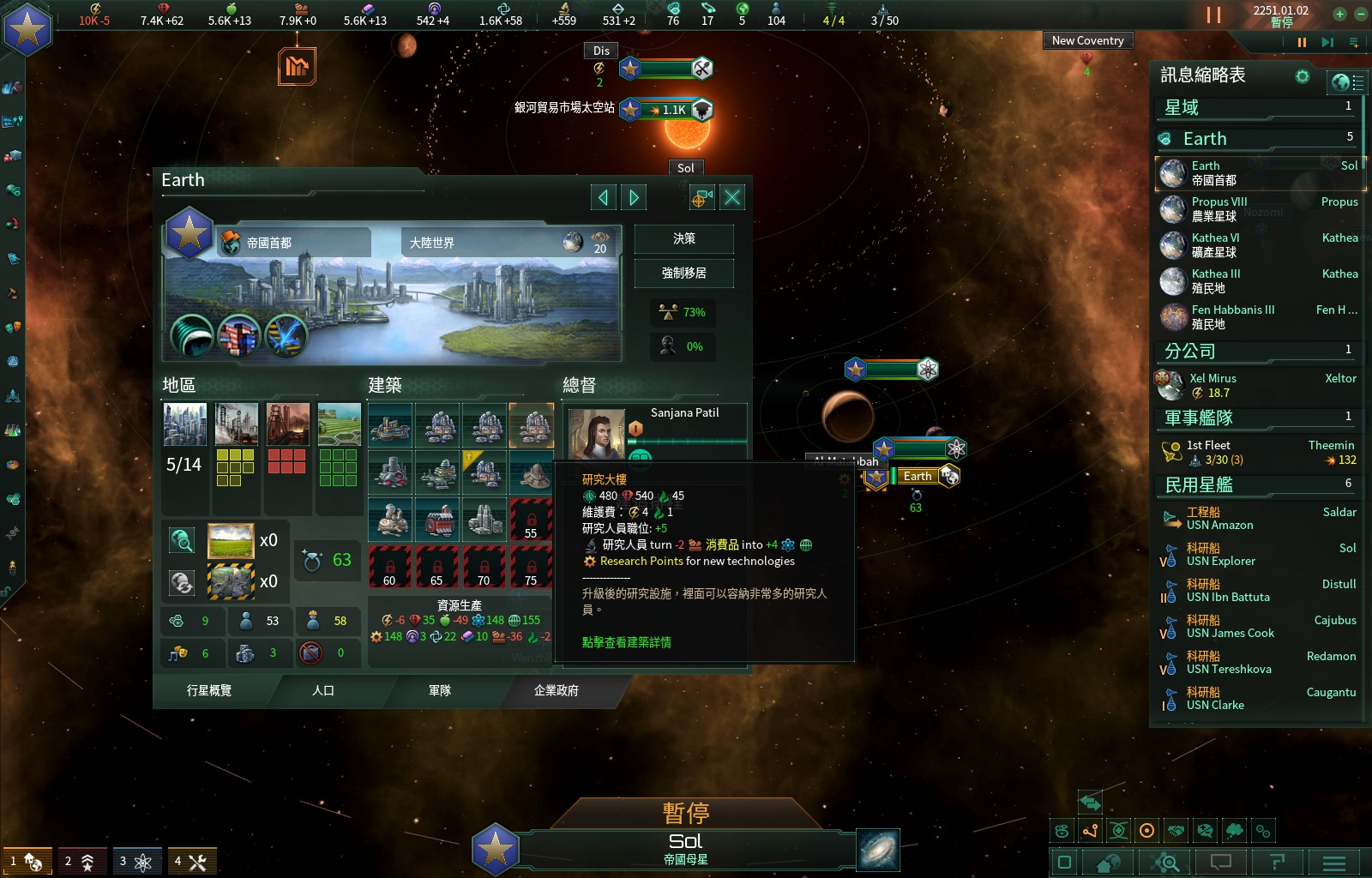Open the galaxy map view button
Image resolution: width=1372 pixels, height=878 pixels.
(x=878, y=851)
